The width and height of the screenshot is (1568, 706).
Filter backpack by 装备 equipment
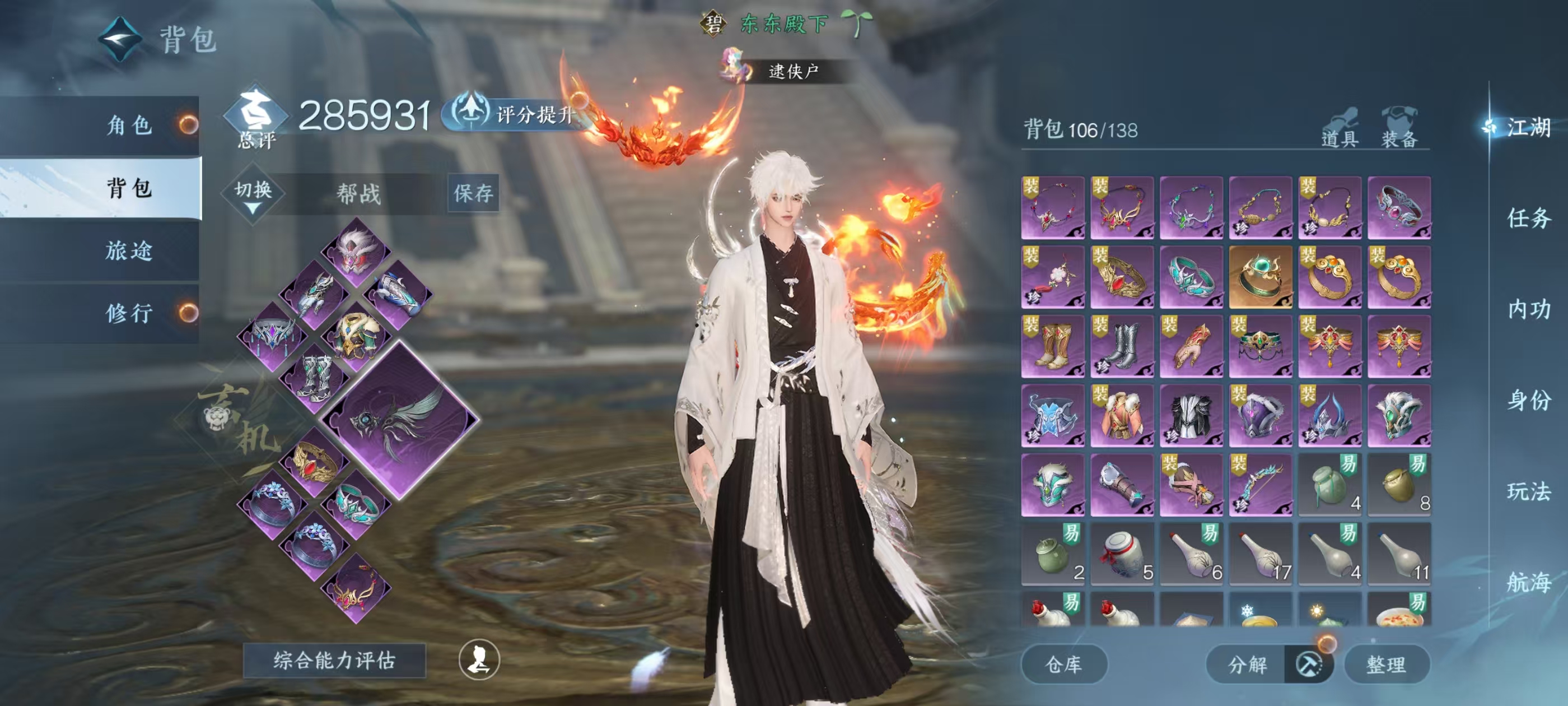1399,128
